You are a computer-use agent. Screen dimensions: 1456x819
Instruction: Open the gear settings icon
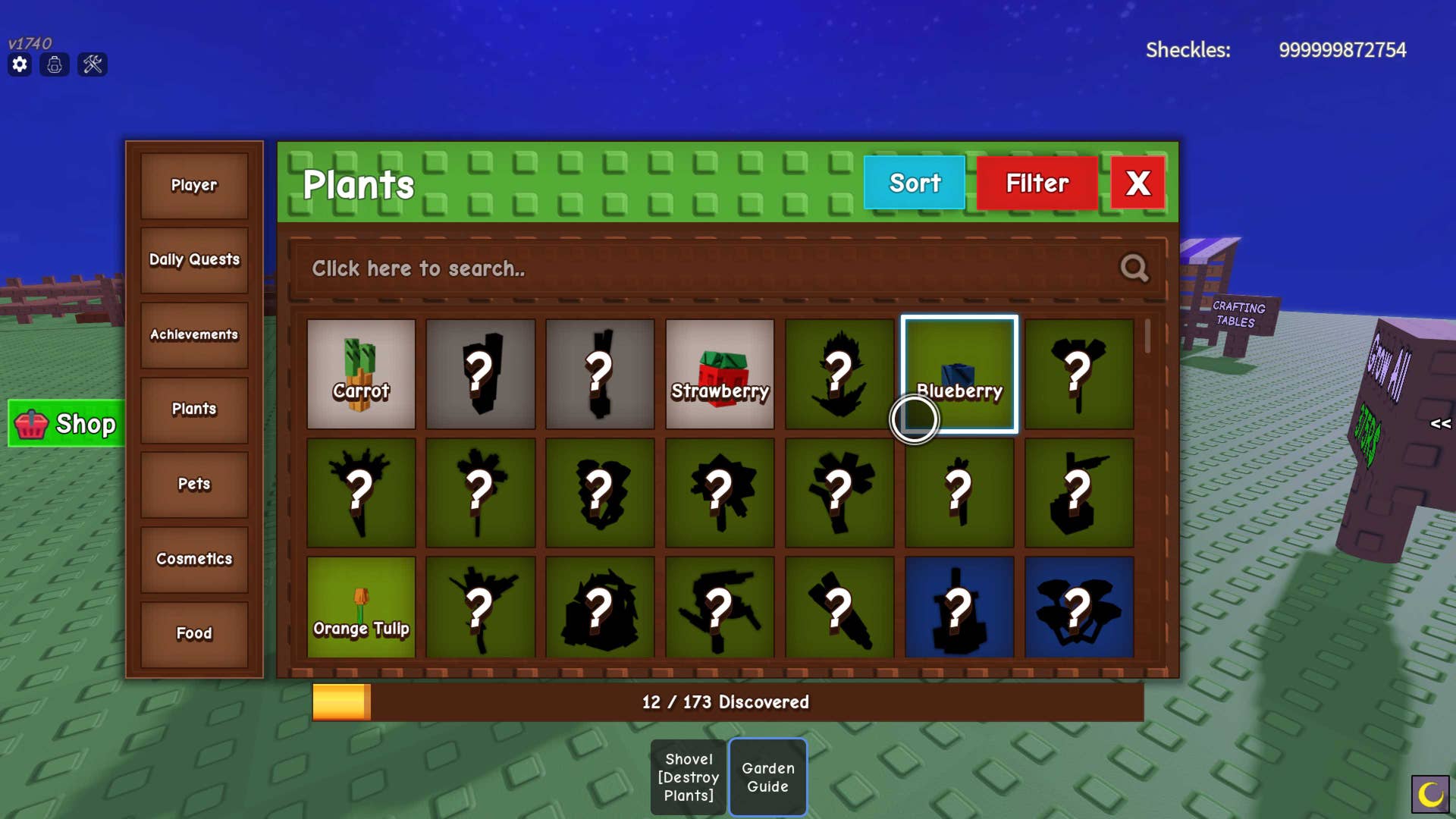pos(20,64)
